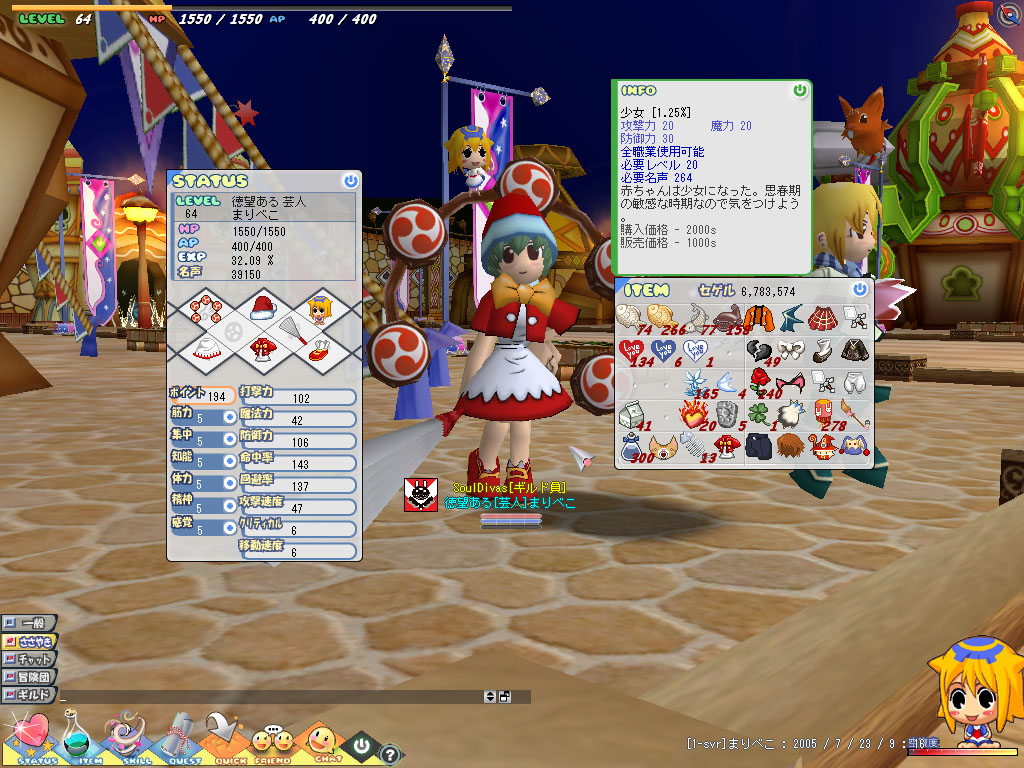Switch chat channel to ギルド

tap(28, 694)
